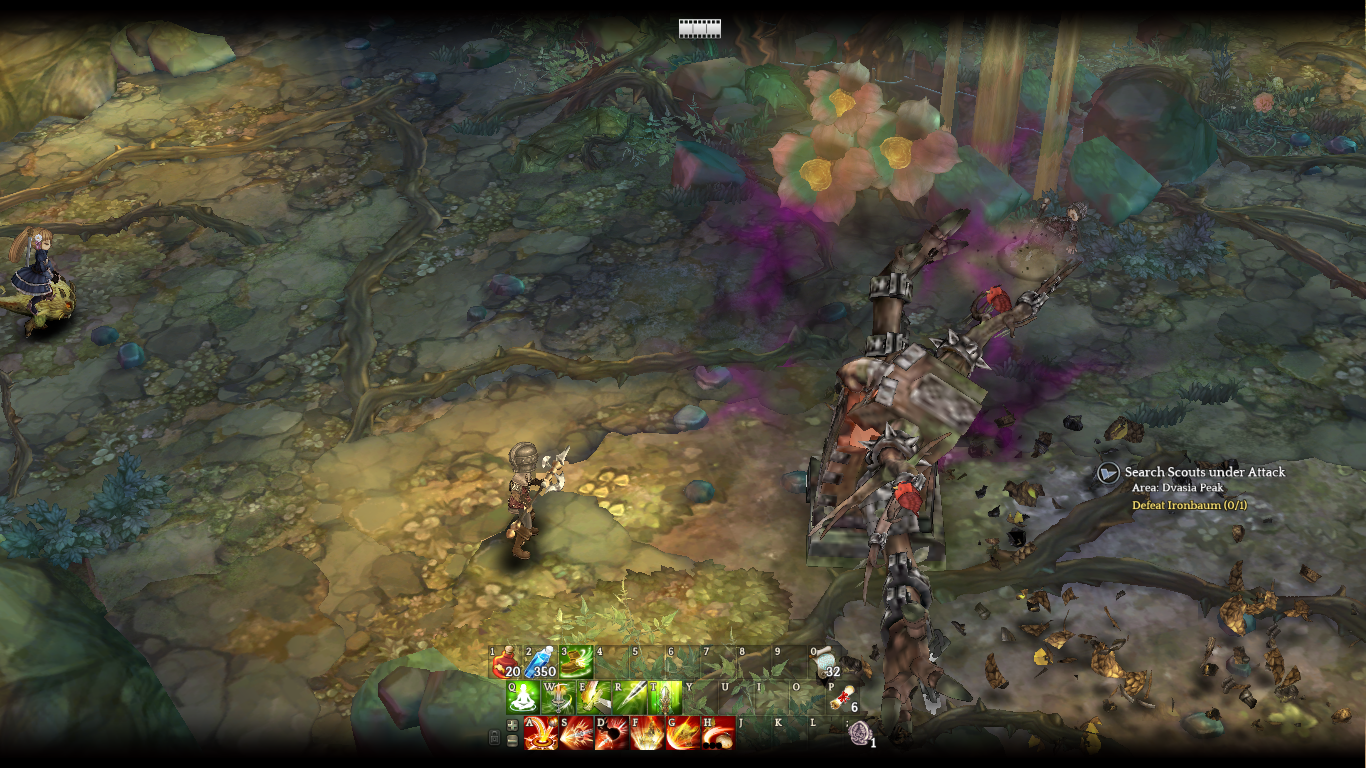
Task: Activate the dark orb strike skill on D
Action: 612,733
